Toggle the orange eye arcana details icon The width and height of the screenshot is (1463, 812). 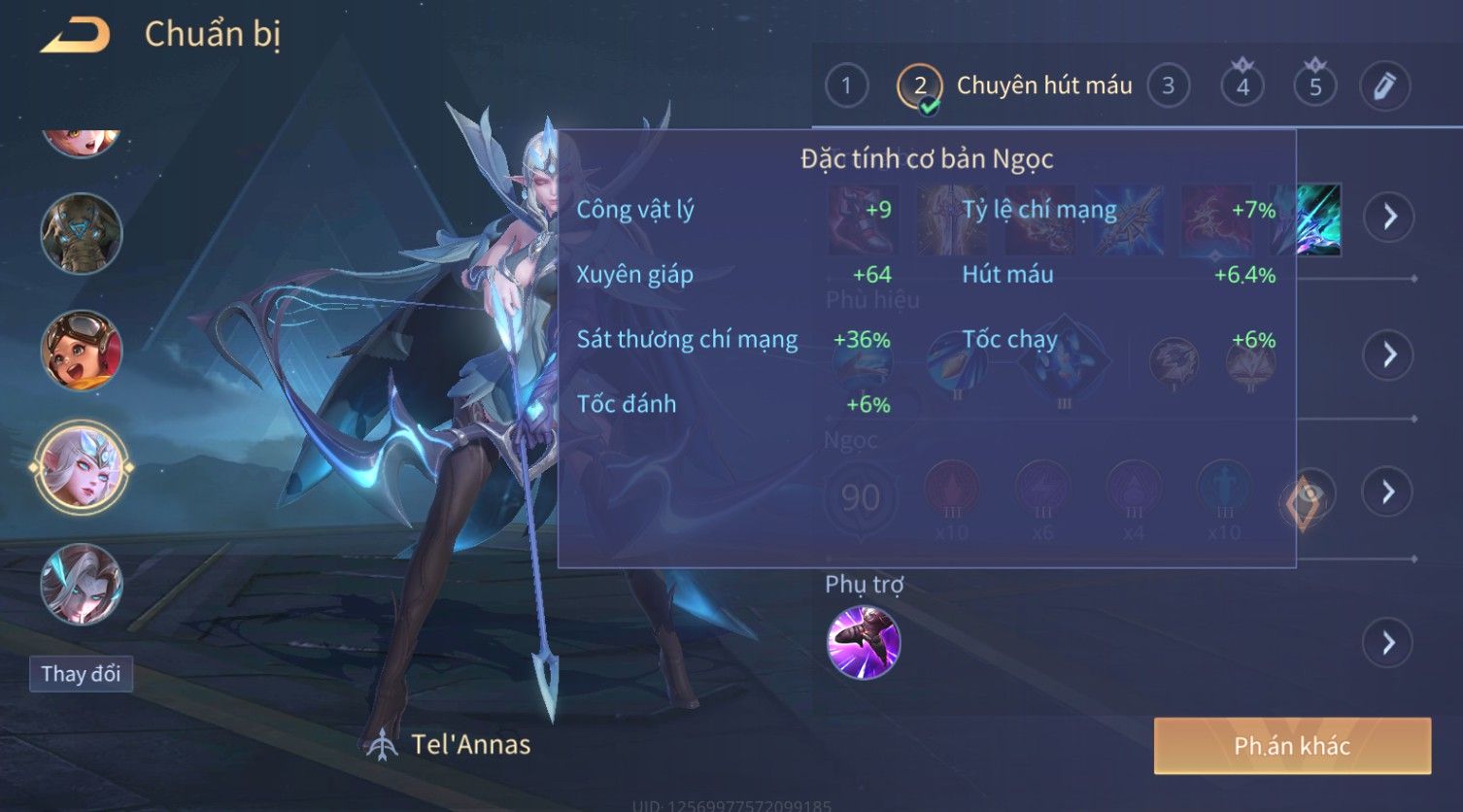point(1307,499)
